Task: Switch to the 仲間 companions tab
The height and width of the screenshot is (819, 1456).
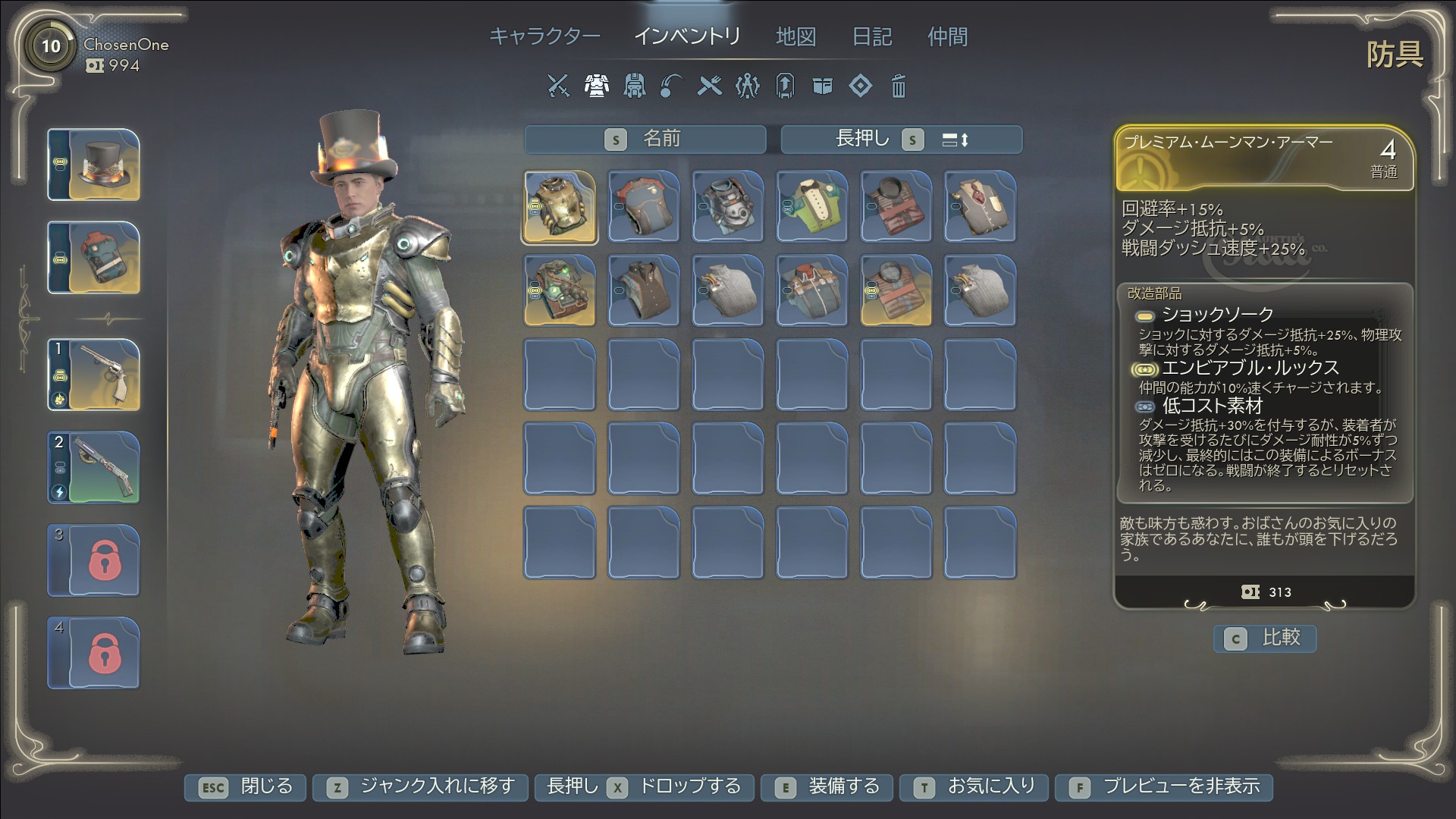Action: pyautogui.click(x=947, y=36)
